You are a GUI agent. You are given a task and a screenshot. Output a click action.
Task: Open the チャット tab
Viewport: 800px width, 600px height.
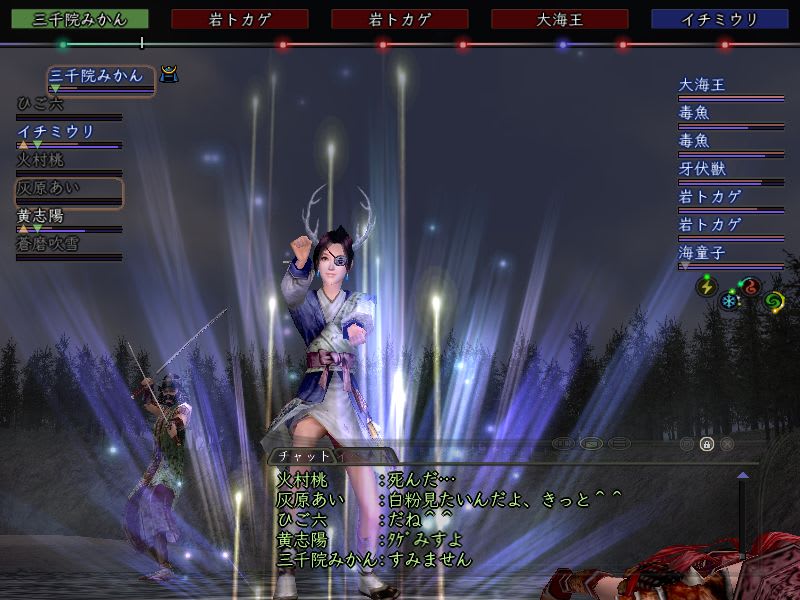[310, 455]
